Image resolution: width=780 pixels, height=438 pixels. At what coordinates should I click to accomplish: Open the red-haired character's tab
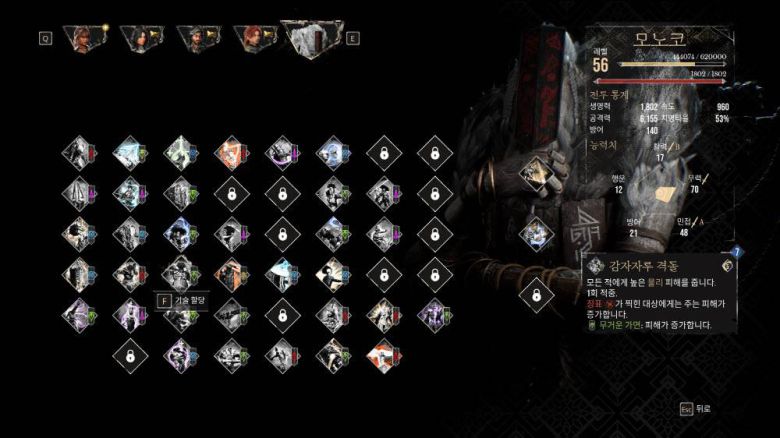(253, 38)
